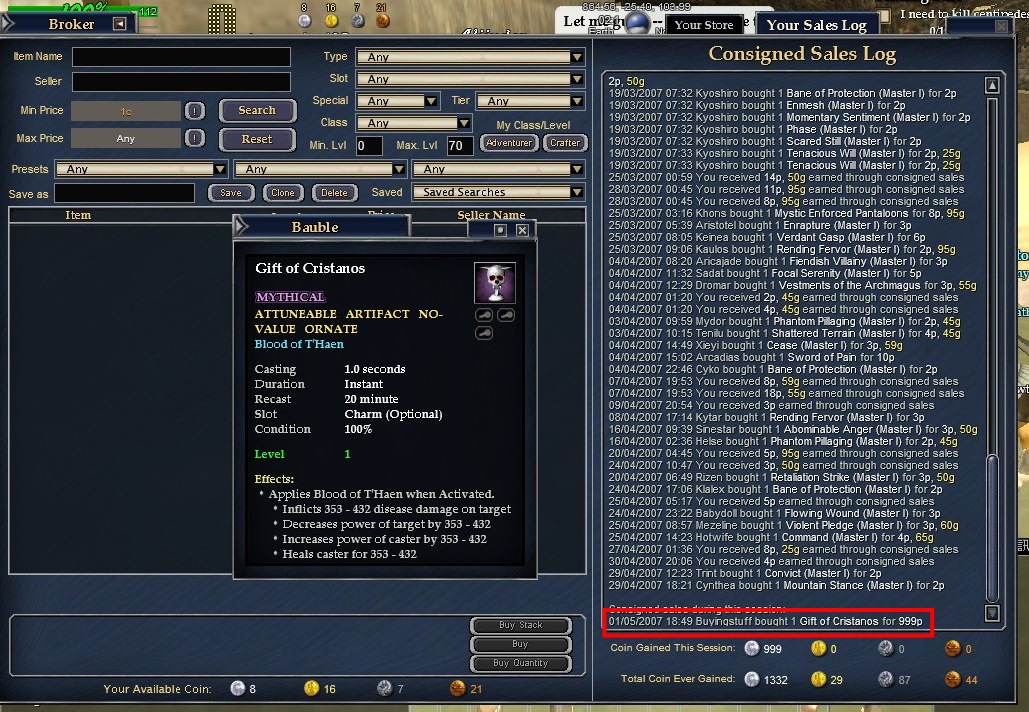The width and height of the screenshot is (1029, 712).
Task: Click the Item Name text field
Action: click(x=181, y=57)
